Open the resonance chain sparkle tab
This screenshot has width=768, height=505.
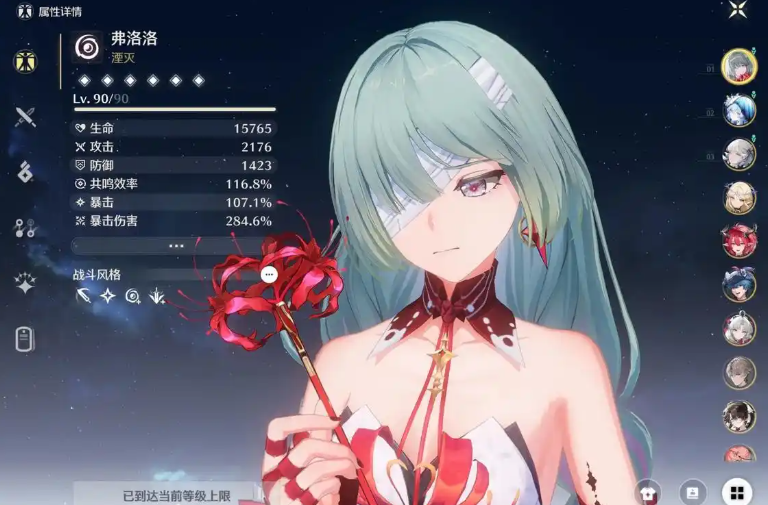click(x=25, y=283)
